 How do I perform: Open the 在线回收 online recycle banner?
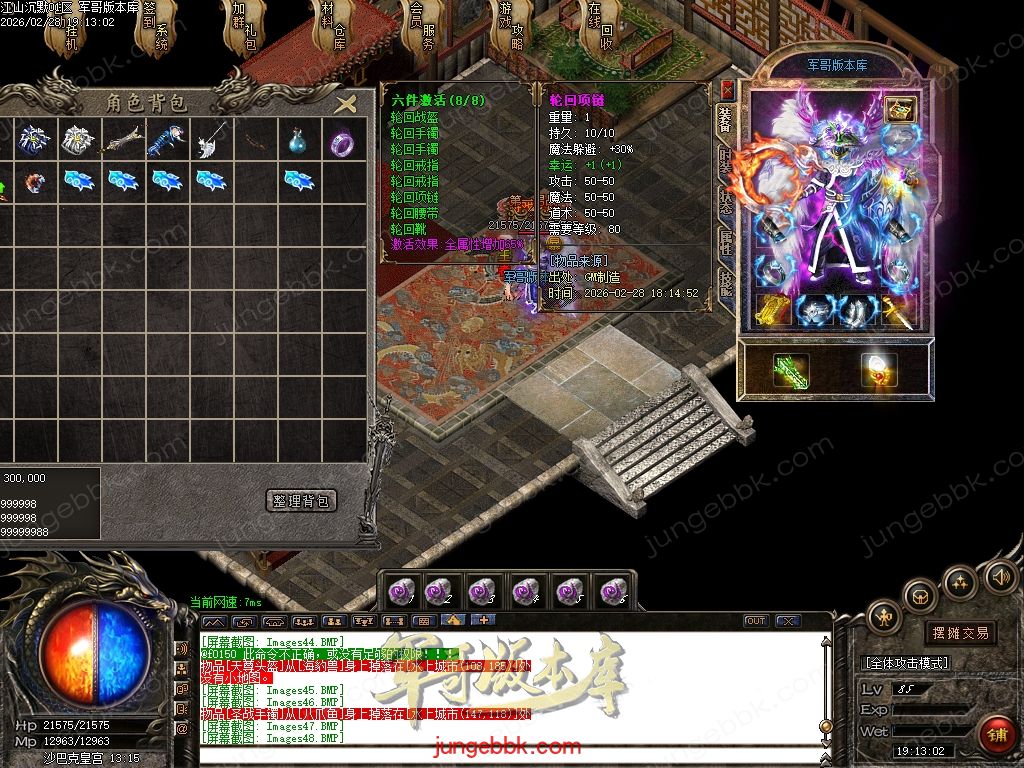click(x=598, y=30)
